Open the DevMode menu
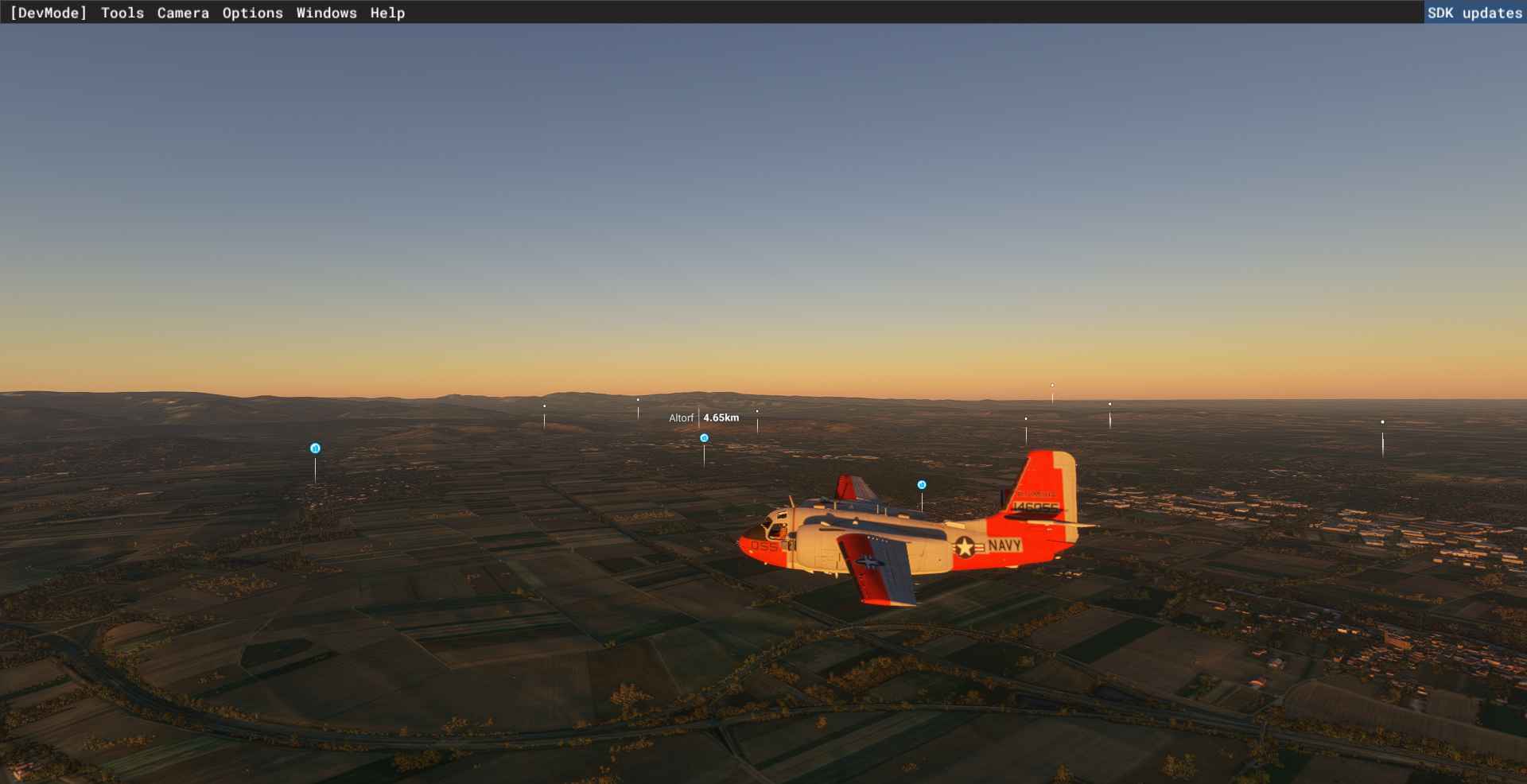Viewport: 1527px width, 784px height. pos(49,13)
